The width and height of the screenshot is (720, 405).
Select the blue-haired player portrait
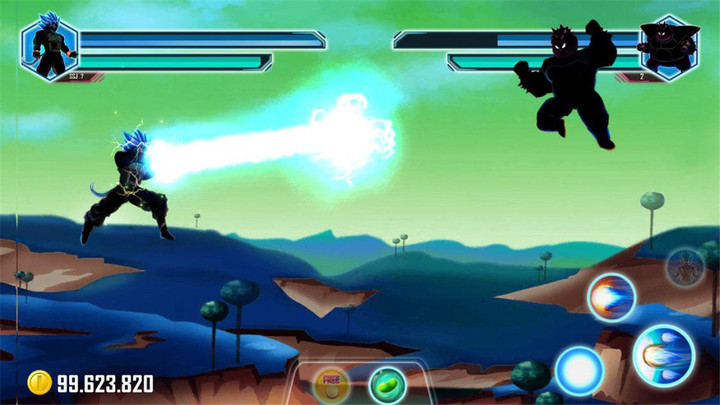[x=49, y=46]
